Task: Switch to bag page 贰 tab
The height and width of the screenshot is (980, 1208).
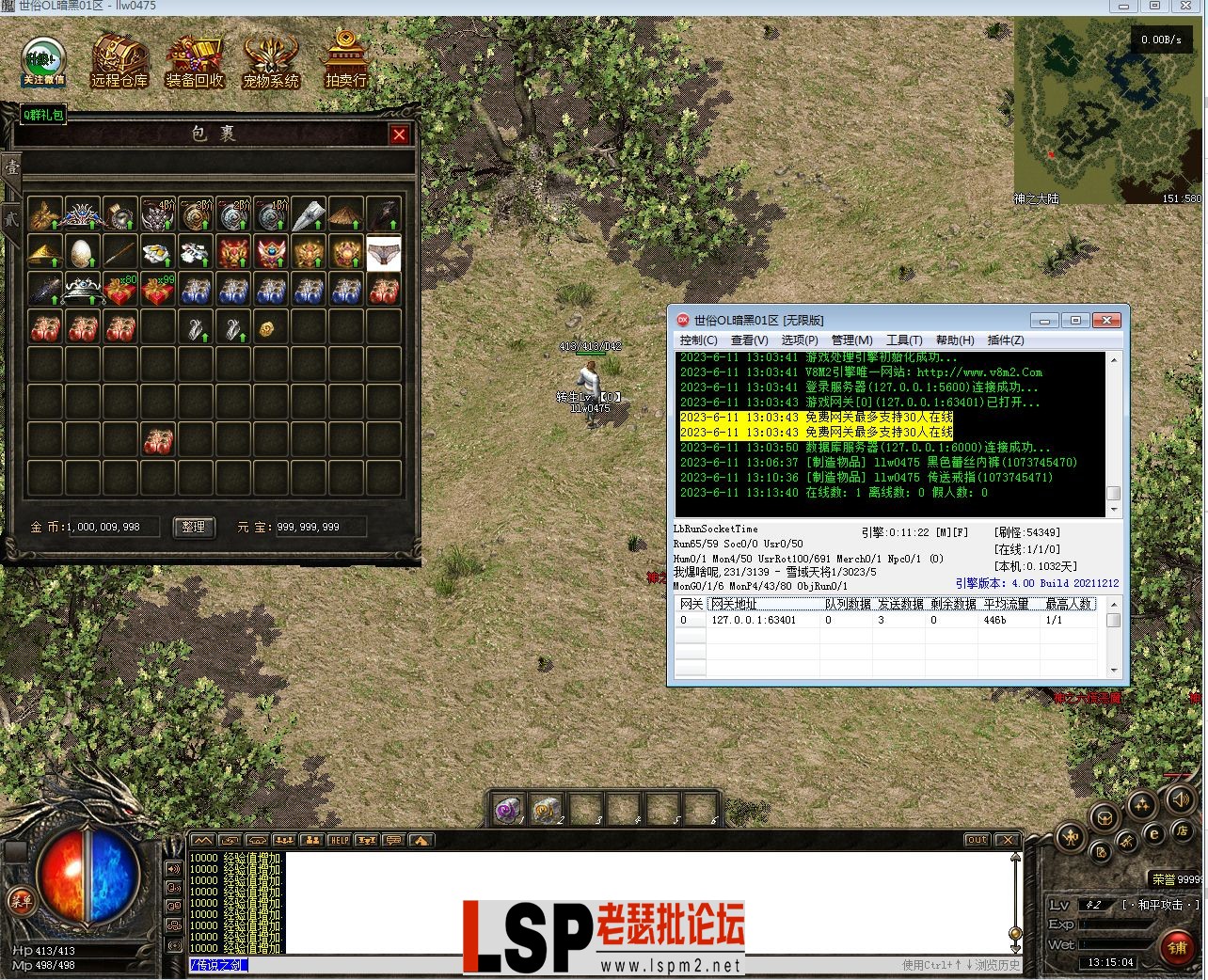Action: click(x=11, y=218)
